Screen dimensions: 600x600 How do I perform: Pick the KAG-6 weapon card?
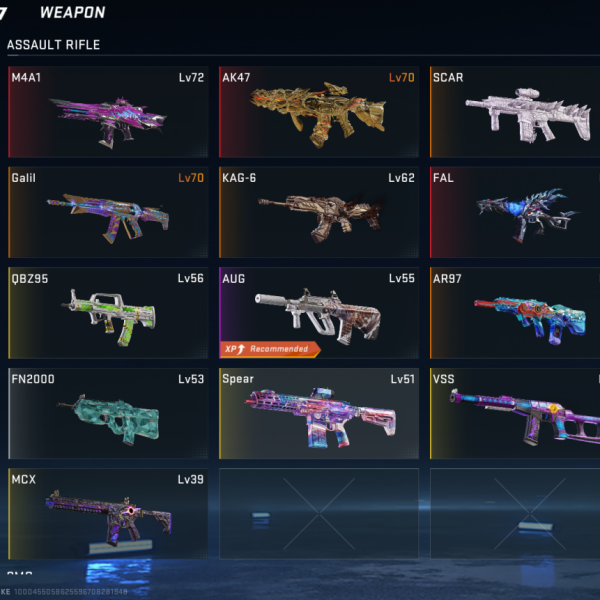(x=318, y=212)
